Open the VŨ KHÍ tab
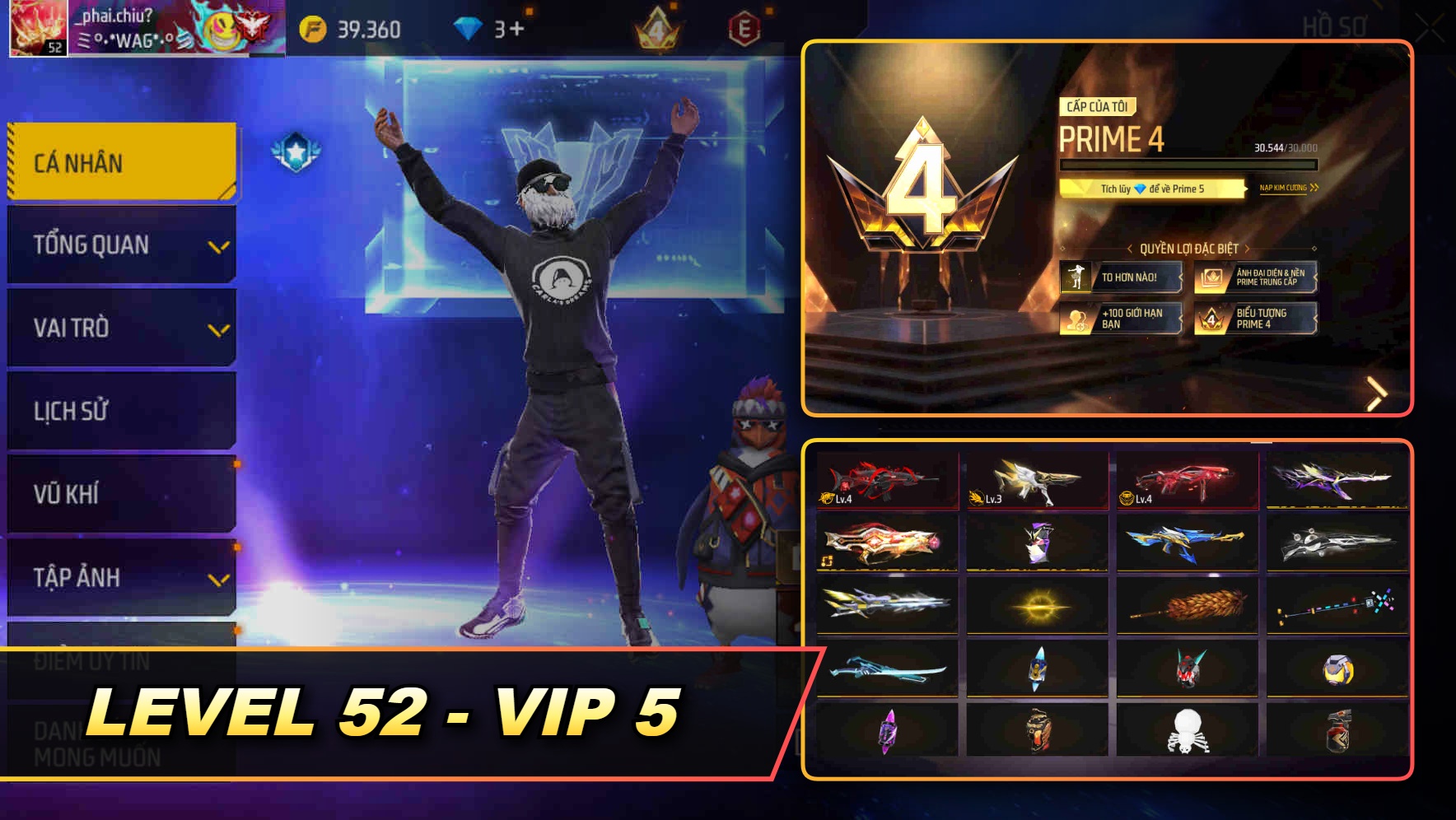1456x820 pixels. click(x=120, y=494)
